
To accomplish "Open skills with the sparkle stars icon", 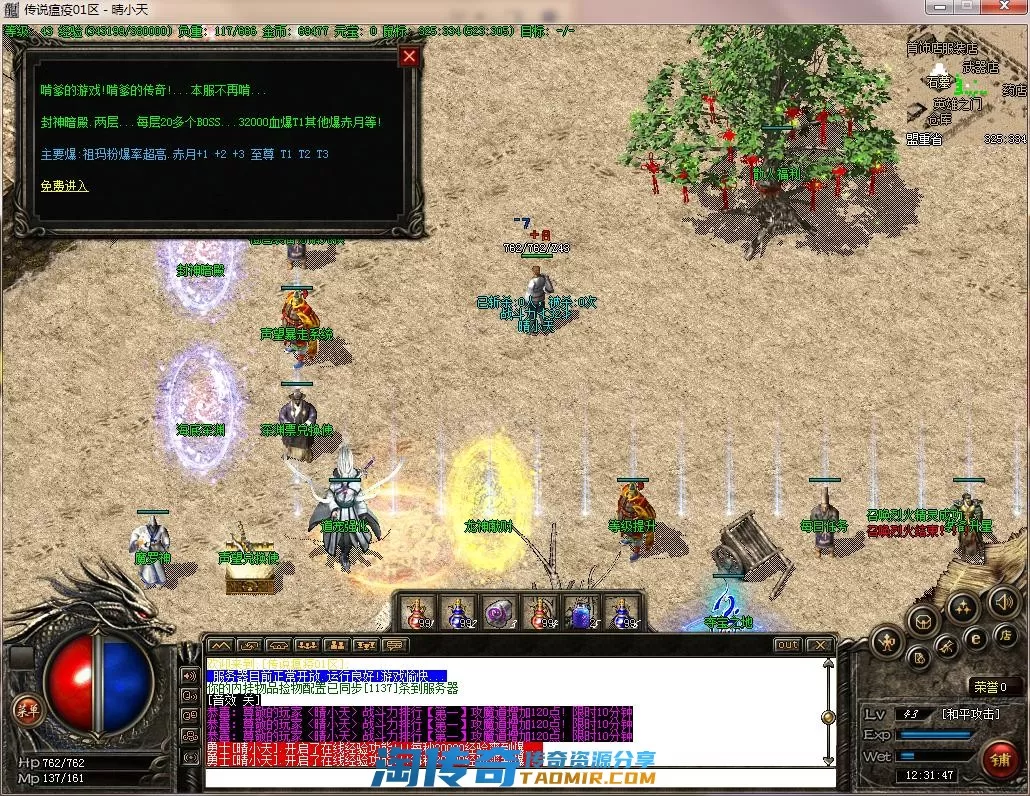I will 963,606.
